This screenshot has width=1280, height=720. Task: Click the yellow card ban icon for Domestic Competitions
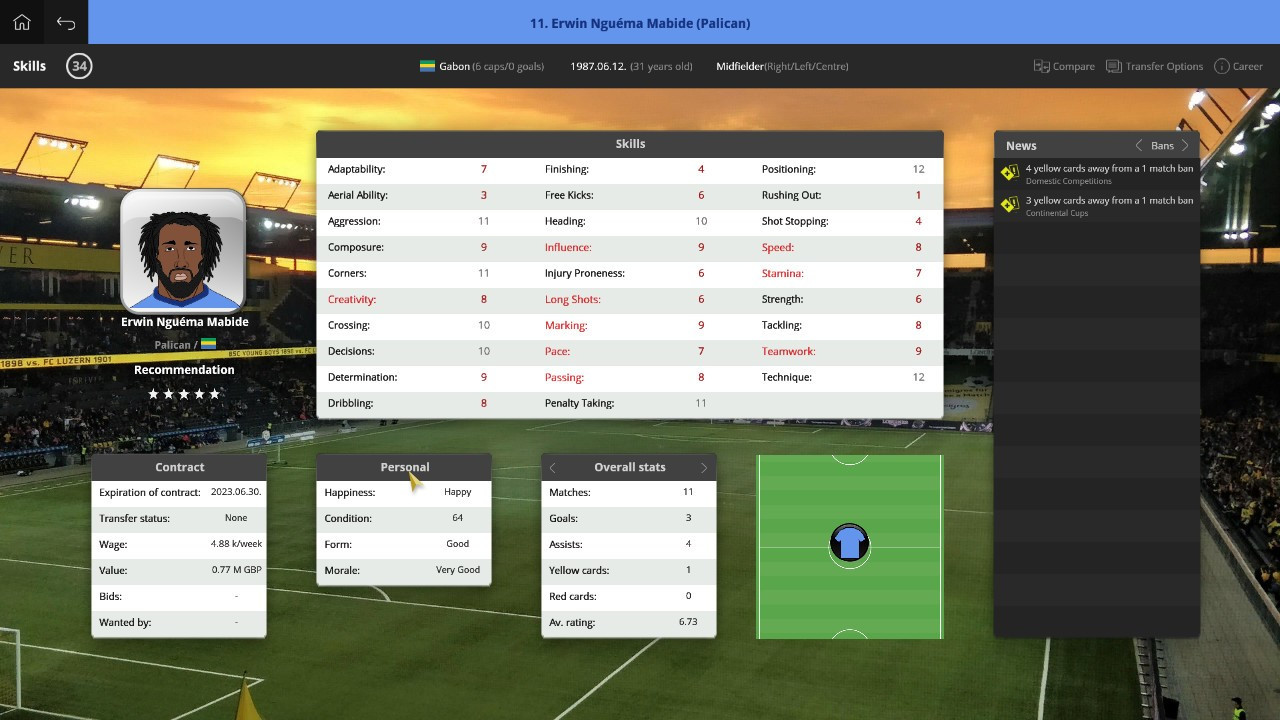click(x=1009, y=172)
